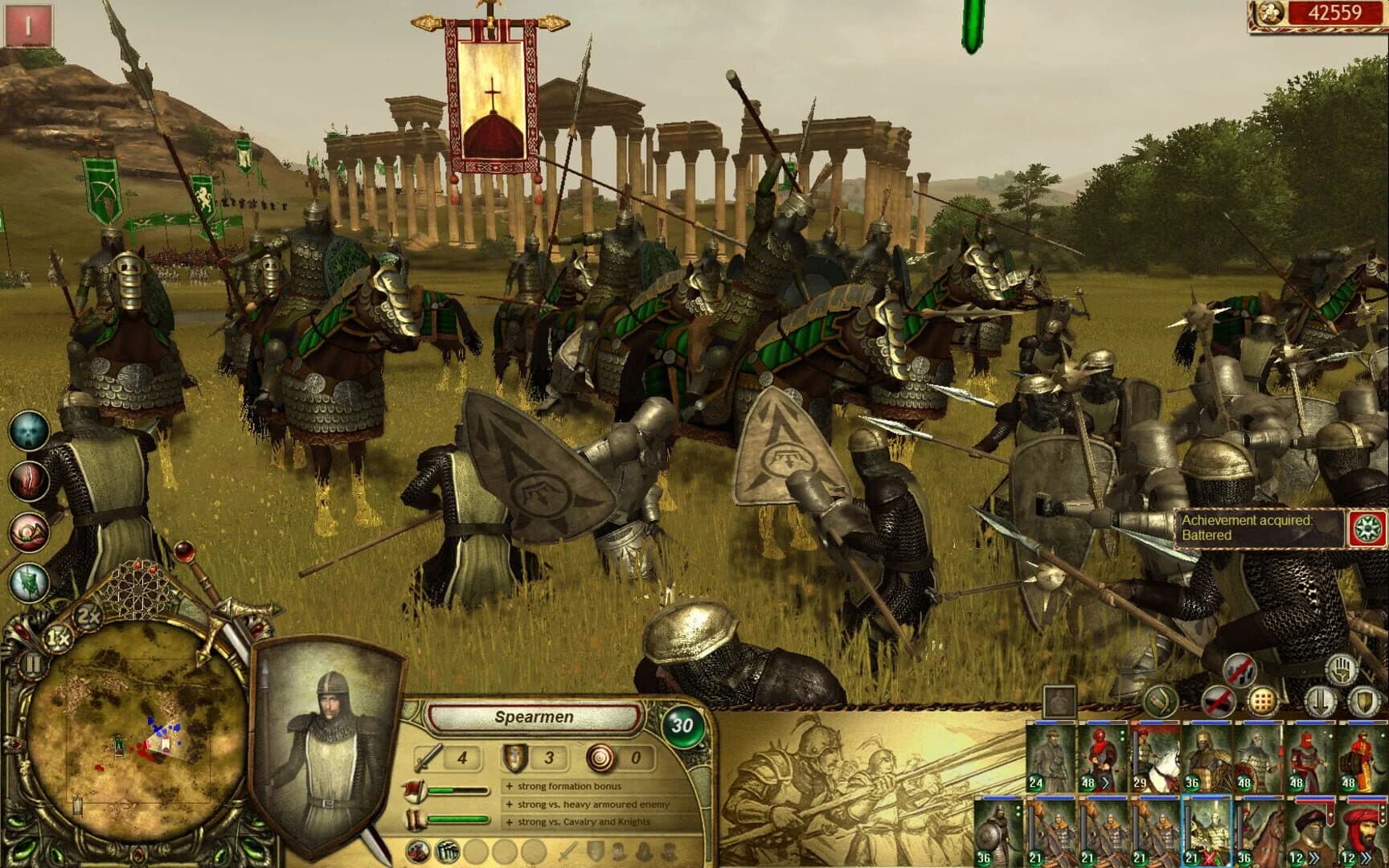The height and width of the screenshot is (868, 1389).
Task: Expand the chevron on the red-hooded 48-strength card
Action: point(1106,784)
